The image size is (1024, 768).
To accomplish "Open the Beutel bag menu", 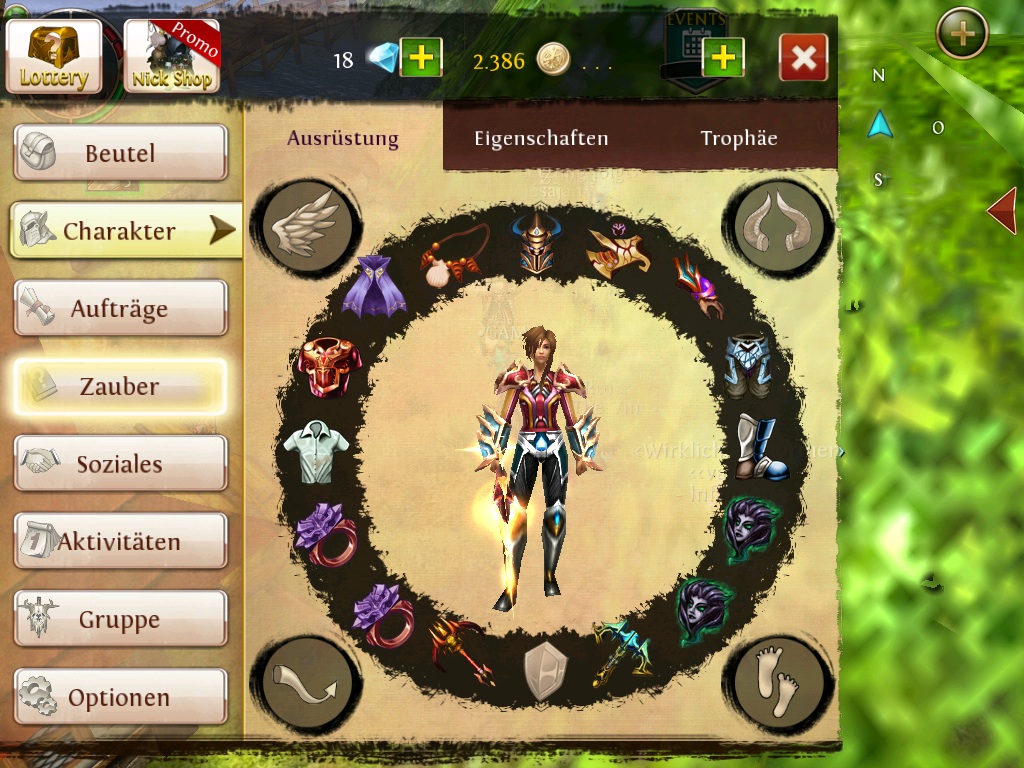I will point(120,153).
